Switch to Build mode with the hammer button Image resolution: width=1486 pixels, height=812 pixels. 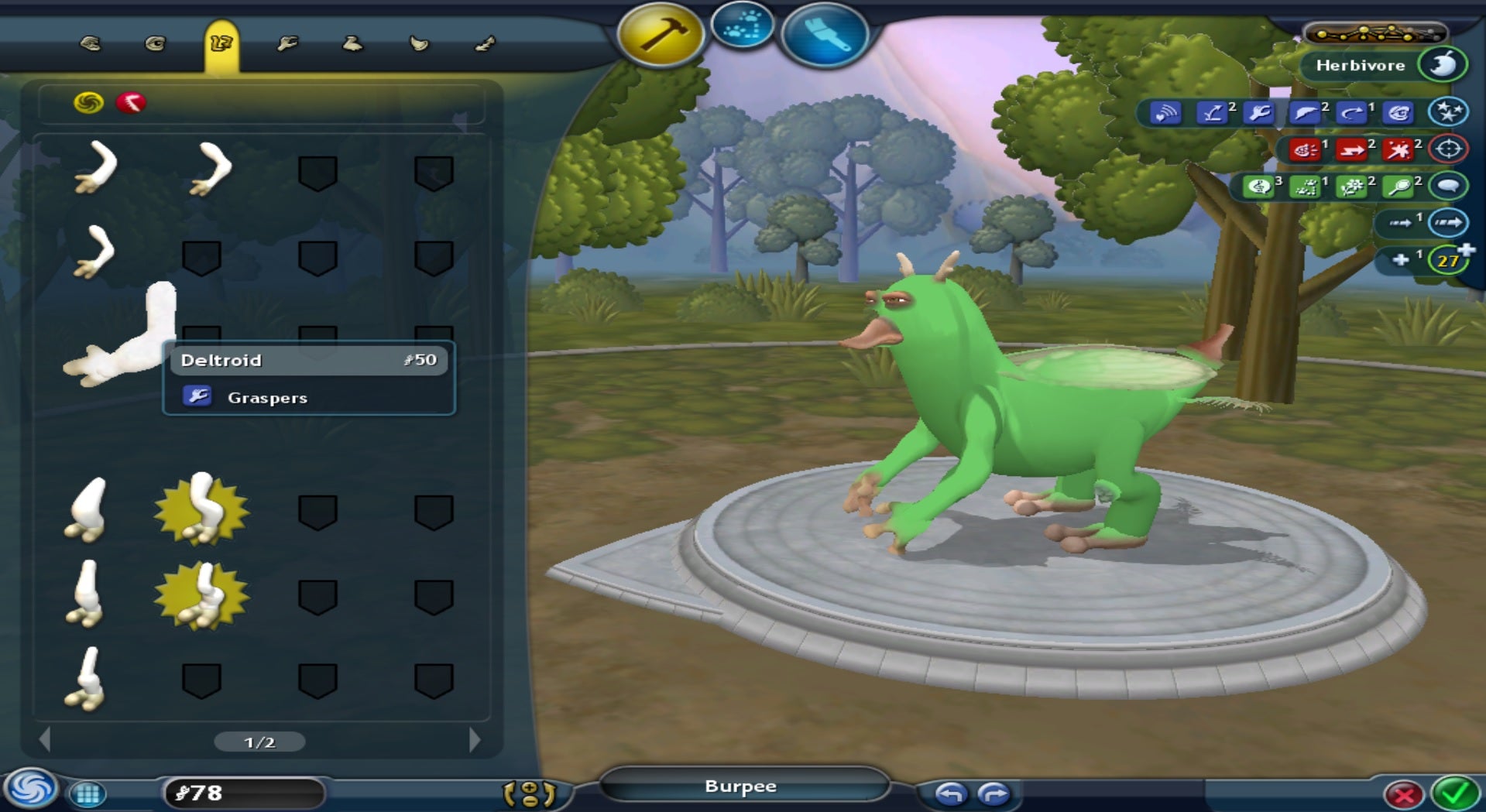pos(660,35)
